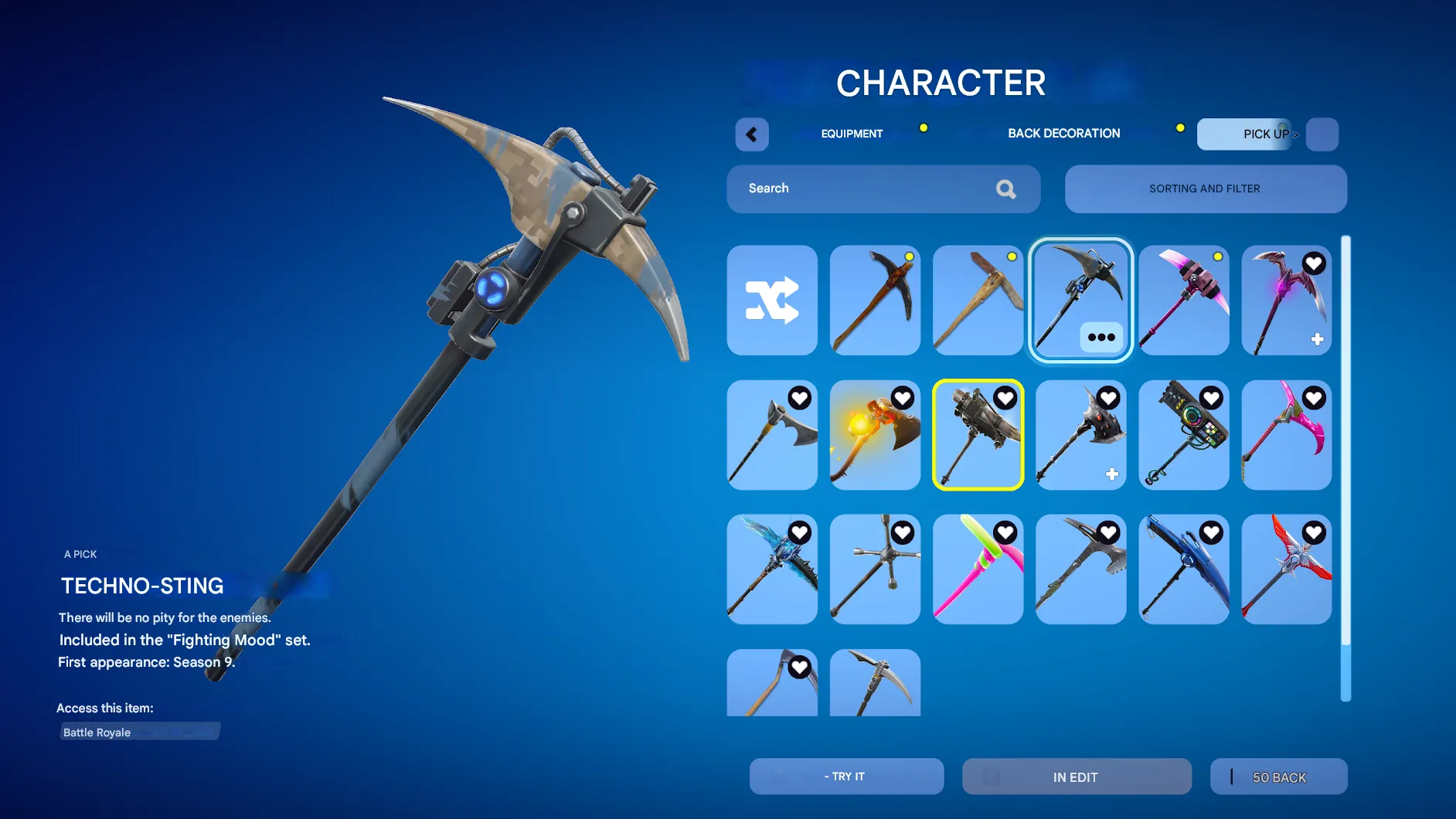Click the back chevron to previous category
The width and height of the screenshot is (1456, 819).
pos(750,134)
